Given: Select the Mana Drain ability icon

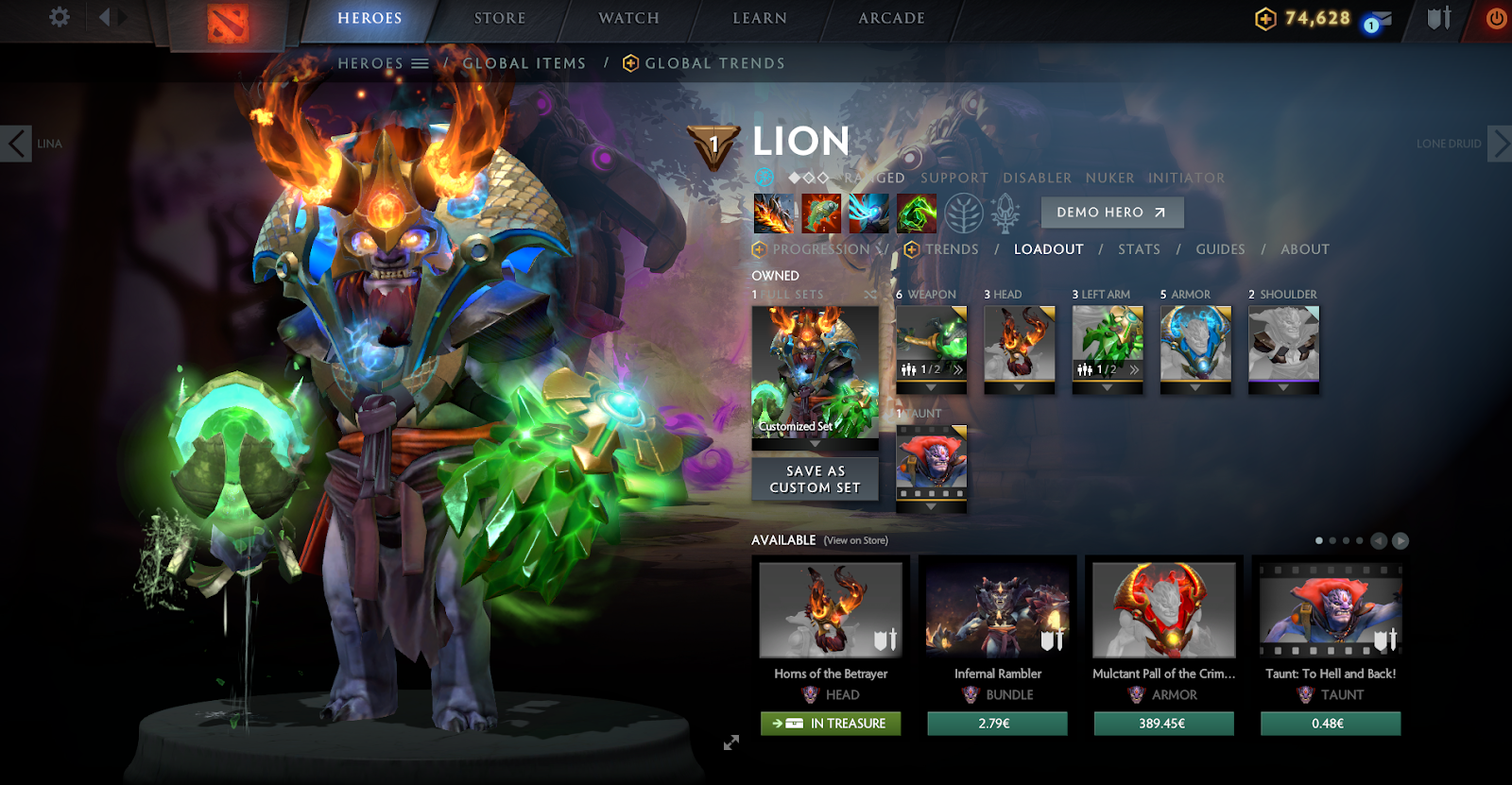Looking at the screenshot, I should tap(869, 212).
